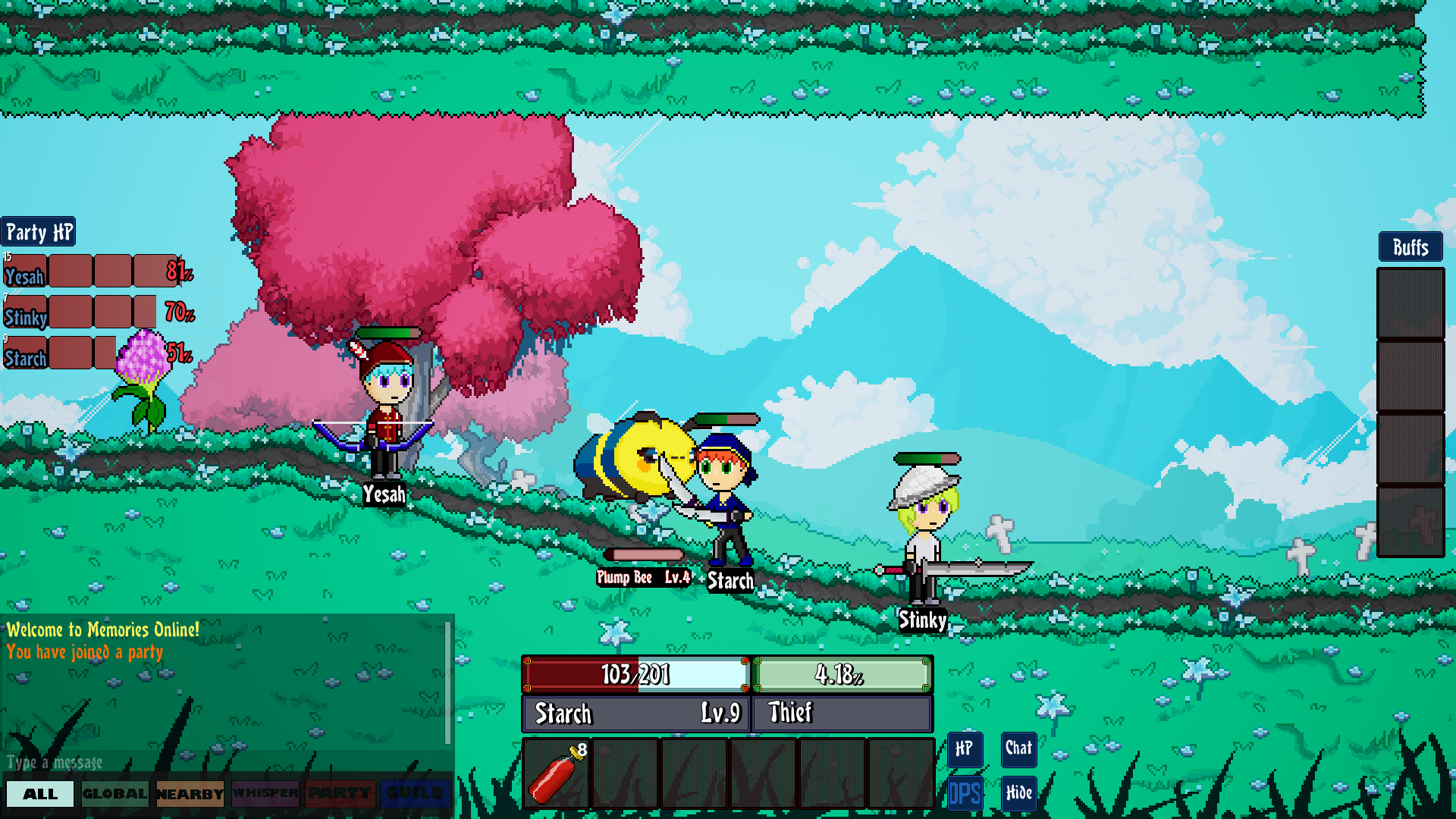The image size is (1456, 819).
Task: Activate the DPS button
Action: click(x=965, y=793)
